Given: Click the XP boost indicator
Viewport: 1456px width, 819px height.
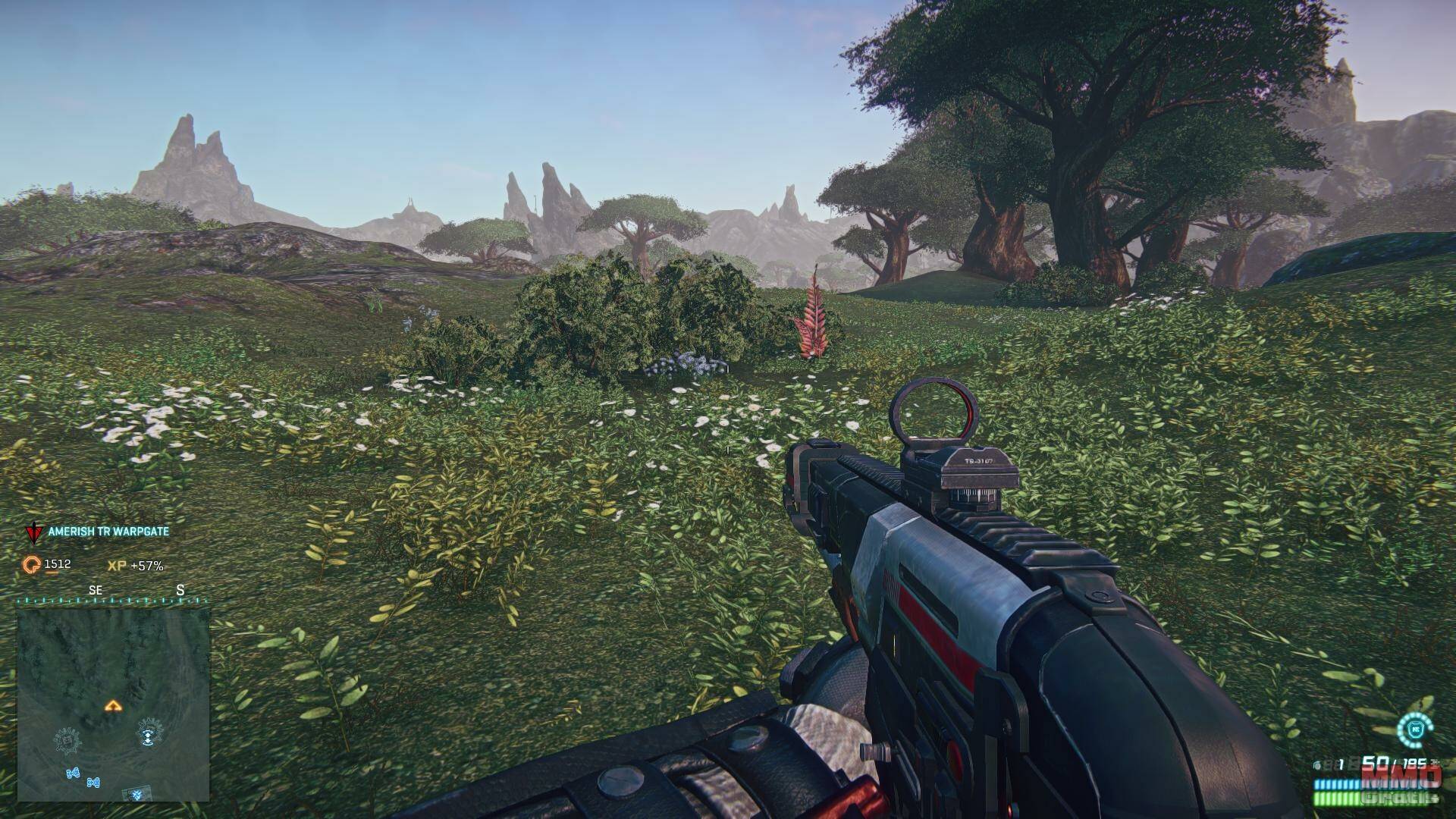Looking at the screenshot, I should pos(136,566).
